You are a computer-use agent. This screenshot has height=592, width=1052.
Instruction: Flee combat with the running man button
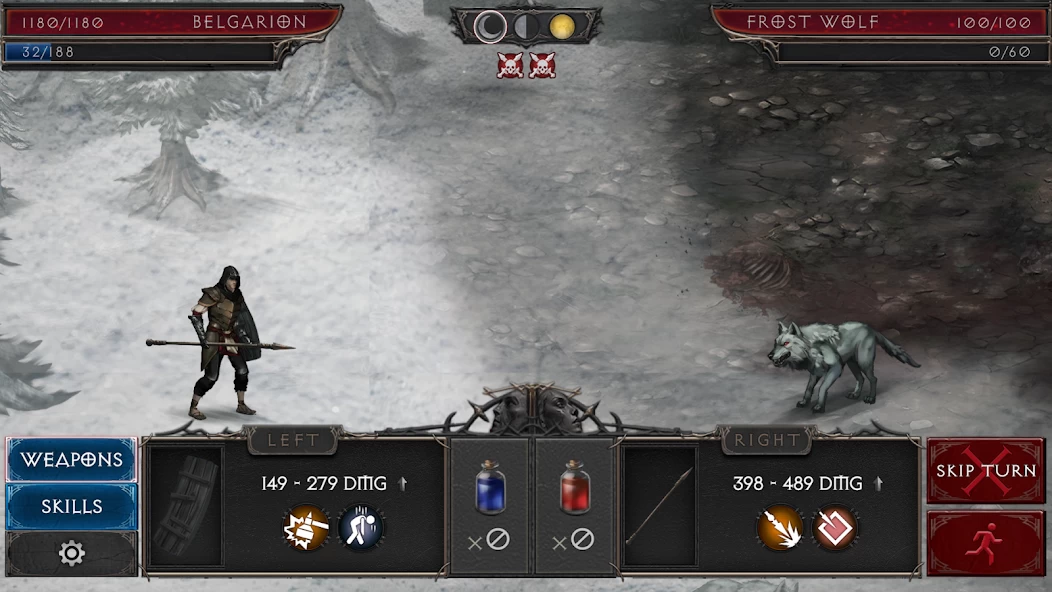985,543
